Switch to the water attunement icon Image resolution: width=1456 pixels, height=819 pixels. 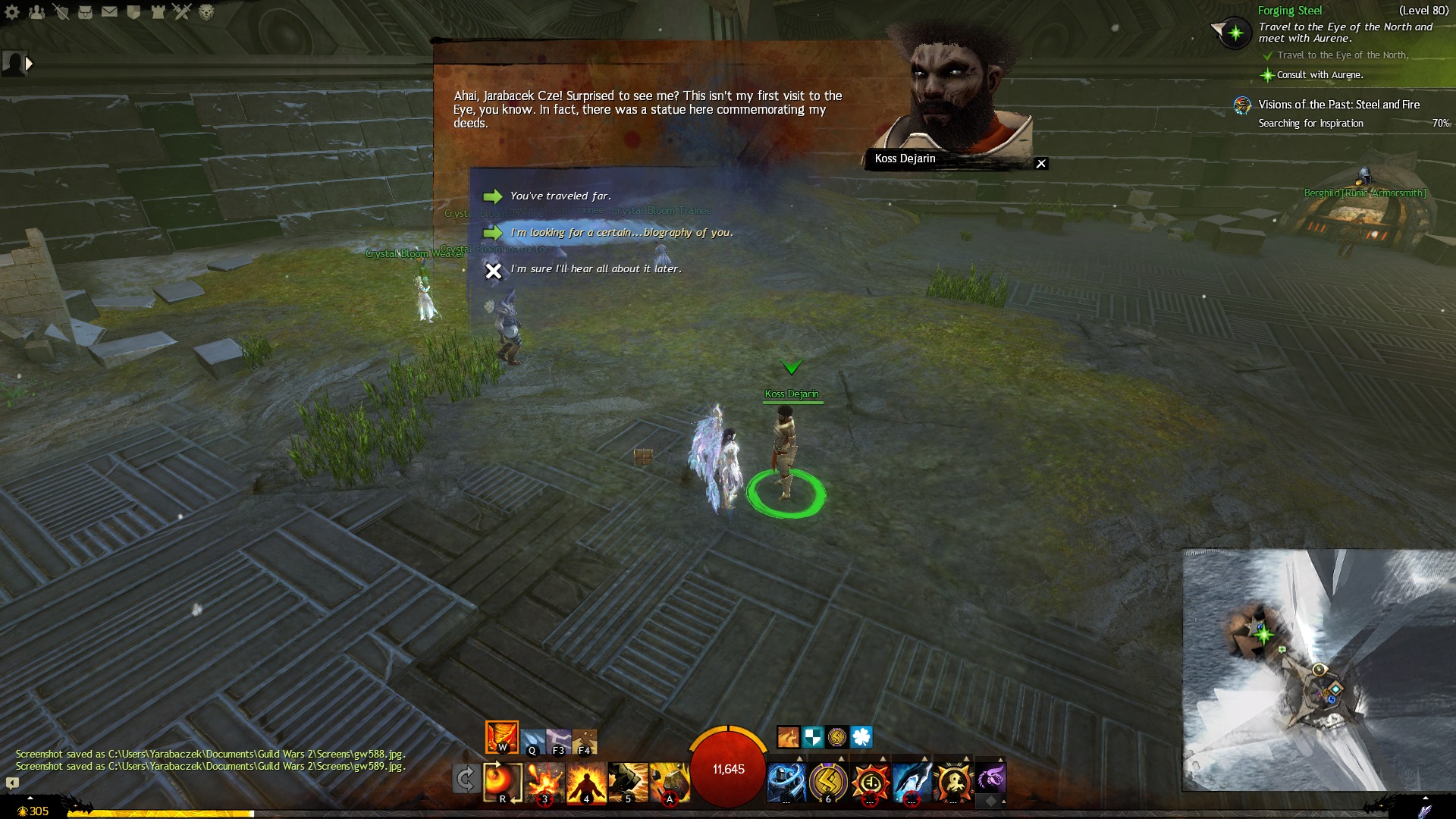[532, 741]
